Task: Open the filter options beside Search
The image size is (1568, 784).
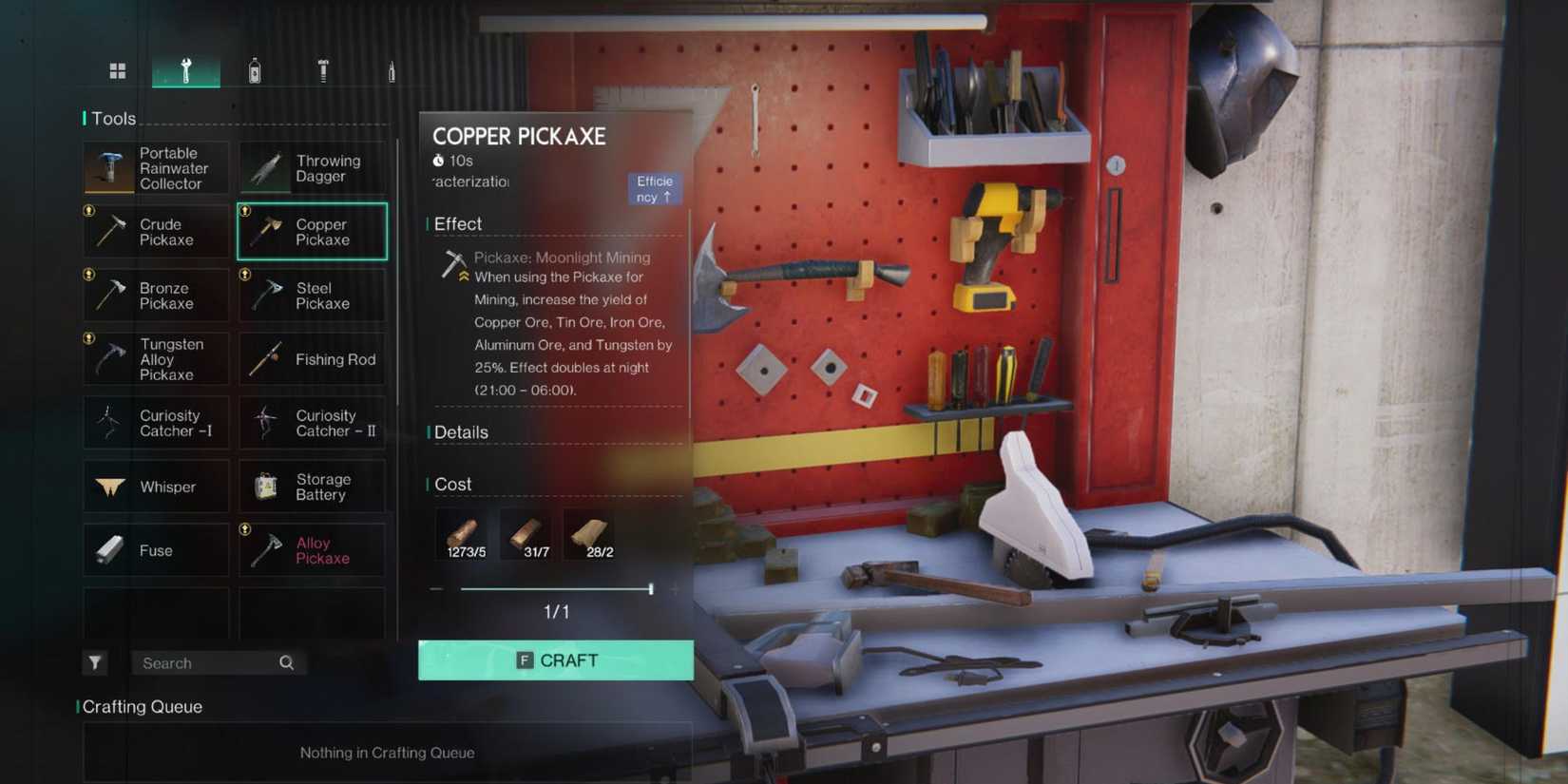Action: (x=95, y=662)
